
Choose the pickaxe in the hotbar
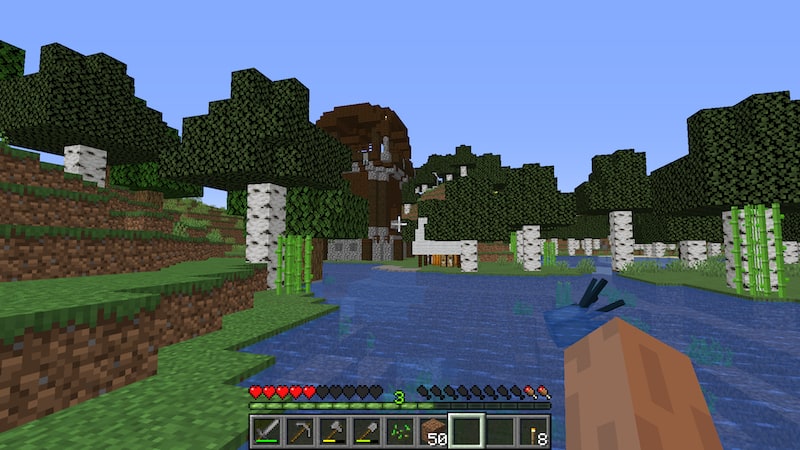click(299, 431)
